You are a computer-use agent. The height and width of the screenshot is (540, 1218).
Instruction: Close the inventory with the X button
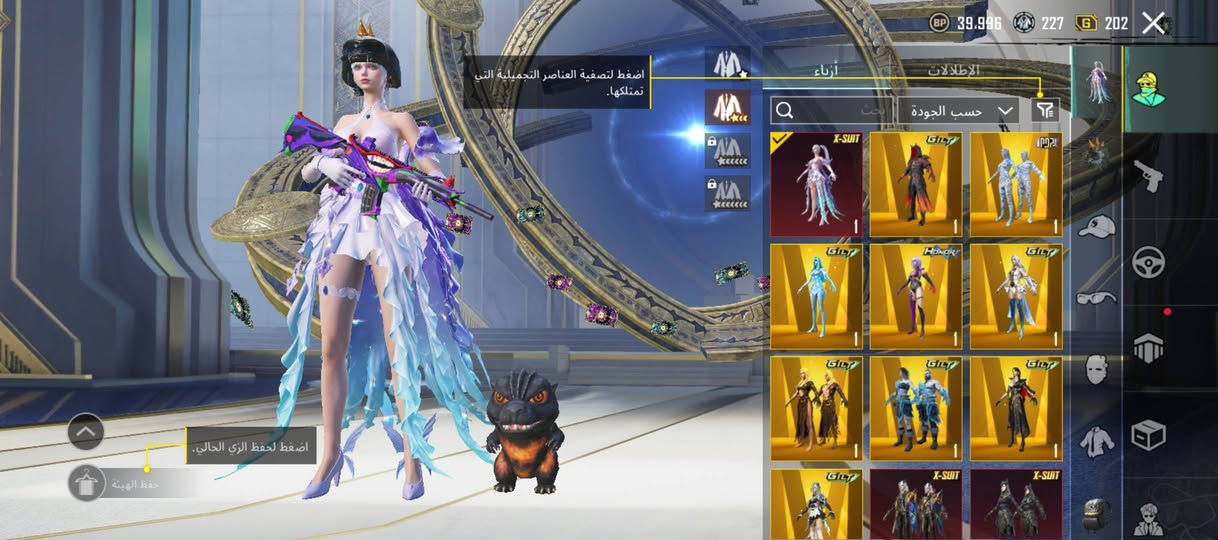(x=1154, y=23)
